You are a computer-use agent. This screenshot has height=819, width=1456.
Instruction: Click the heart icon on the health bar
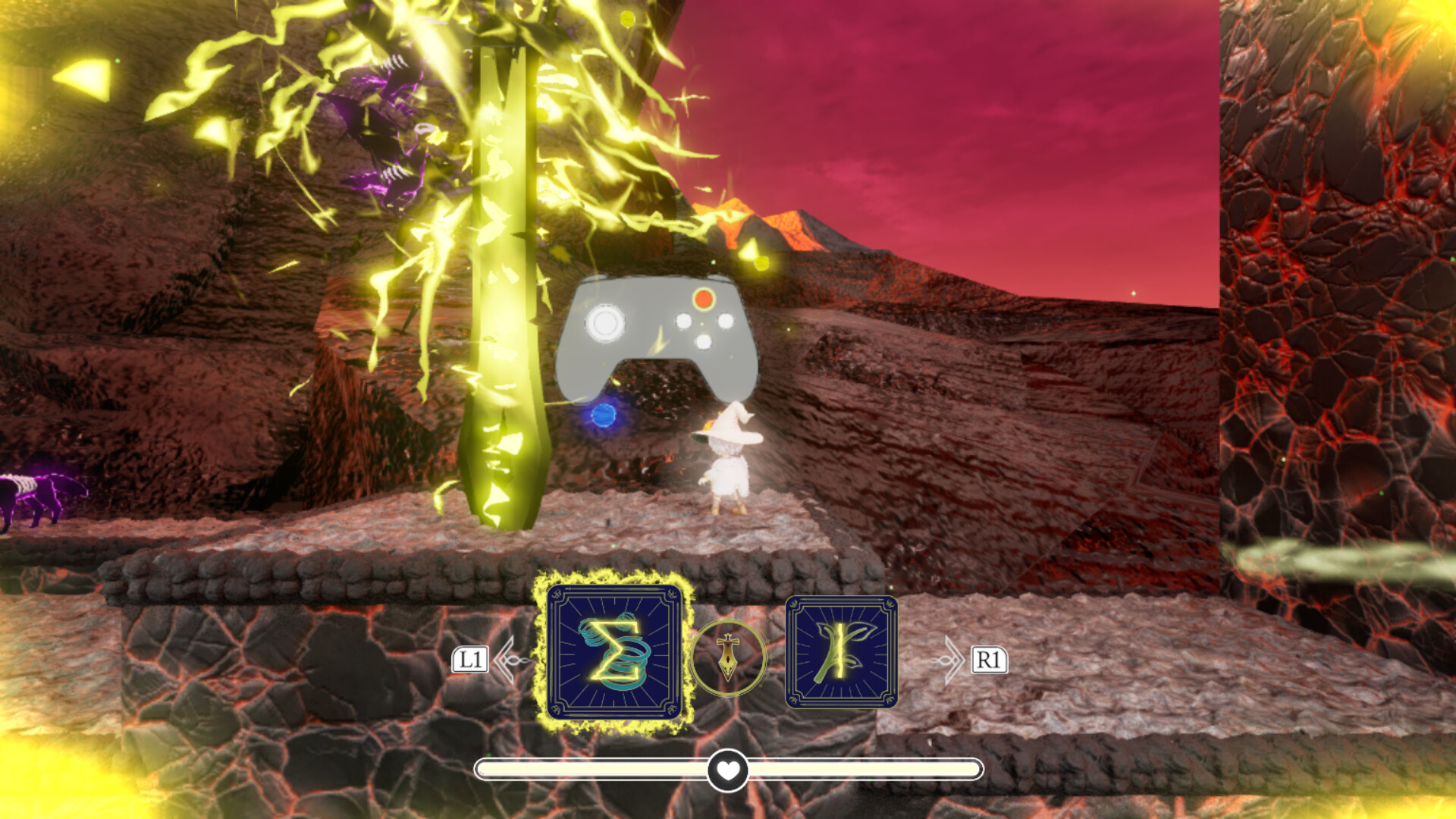(727, 768)
